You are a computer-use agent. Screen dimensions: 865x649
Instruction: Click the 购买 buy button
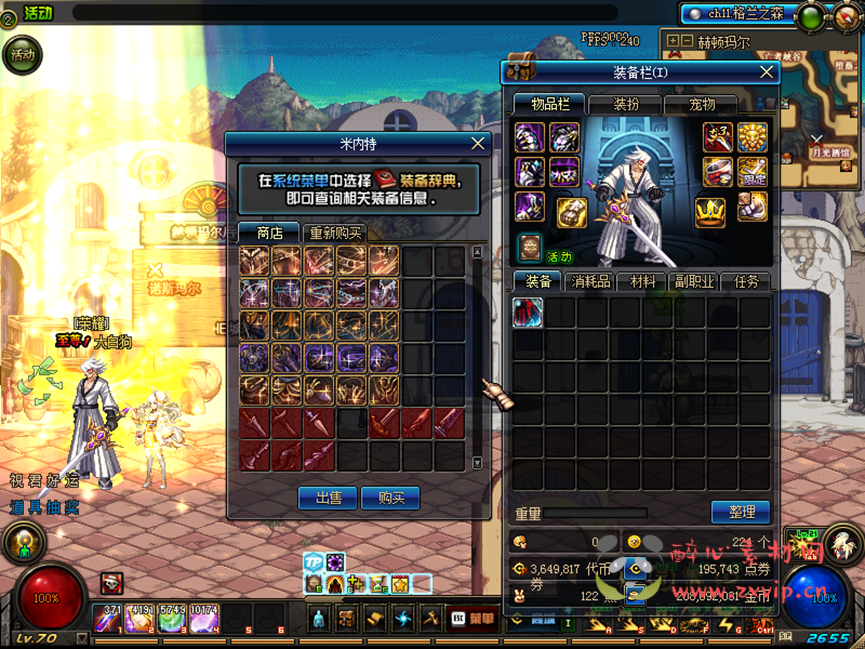click(390, 498)
